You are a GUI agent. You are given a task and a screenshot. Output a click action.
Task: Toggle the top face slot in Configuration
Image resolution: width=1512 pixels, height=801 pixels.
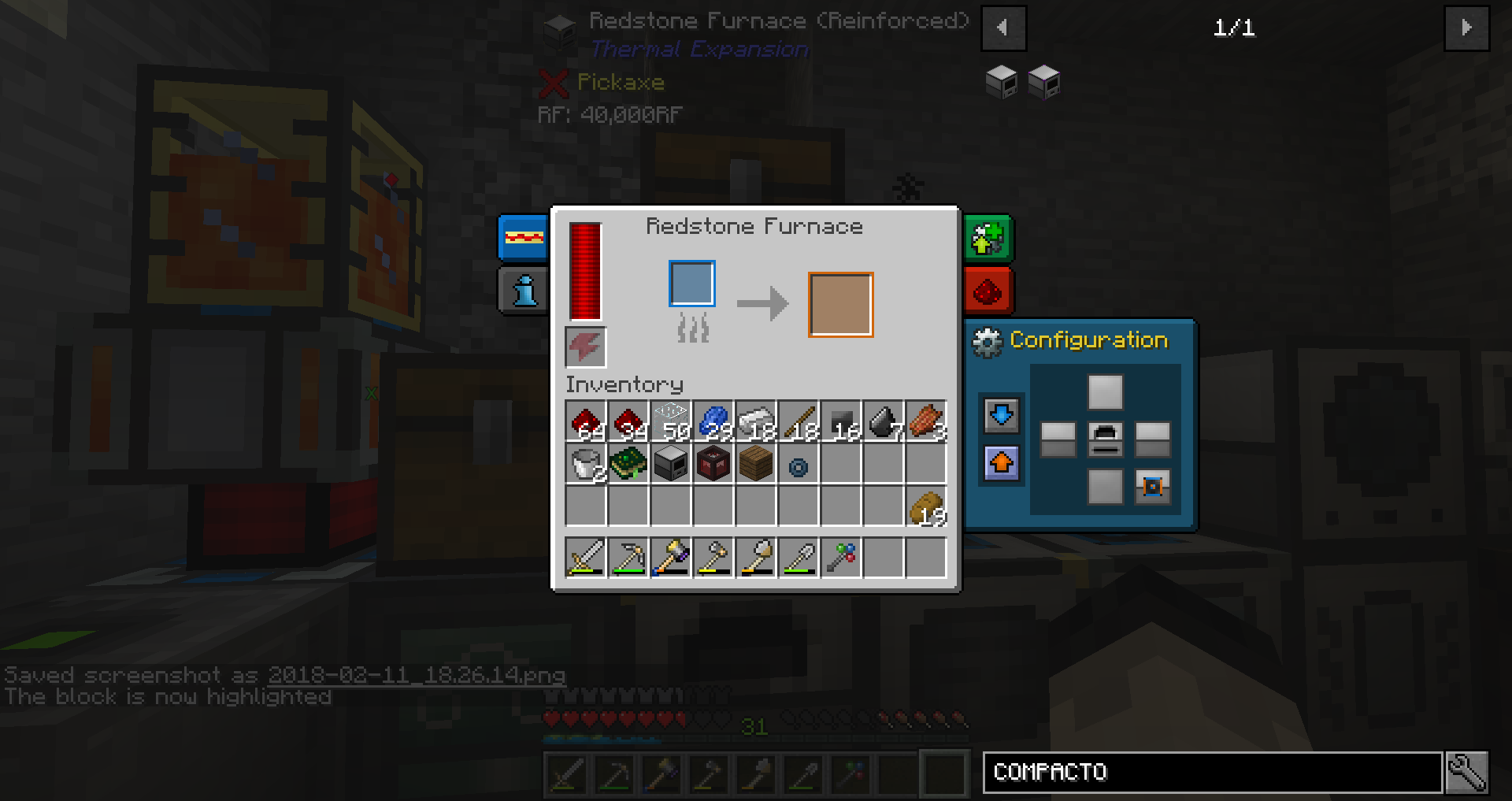(x=1105, y=391)
